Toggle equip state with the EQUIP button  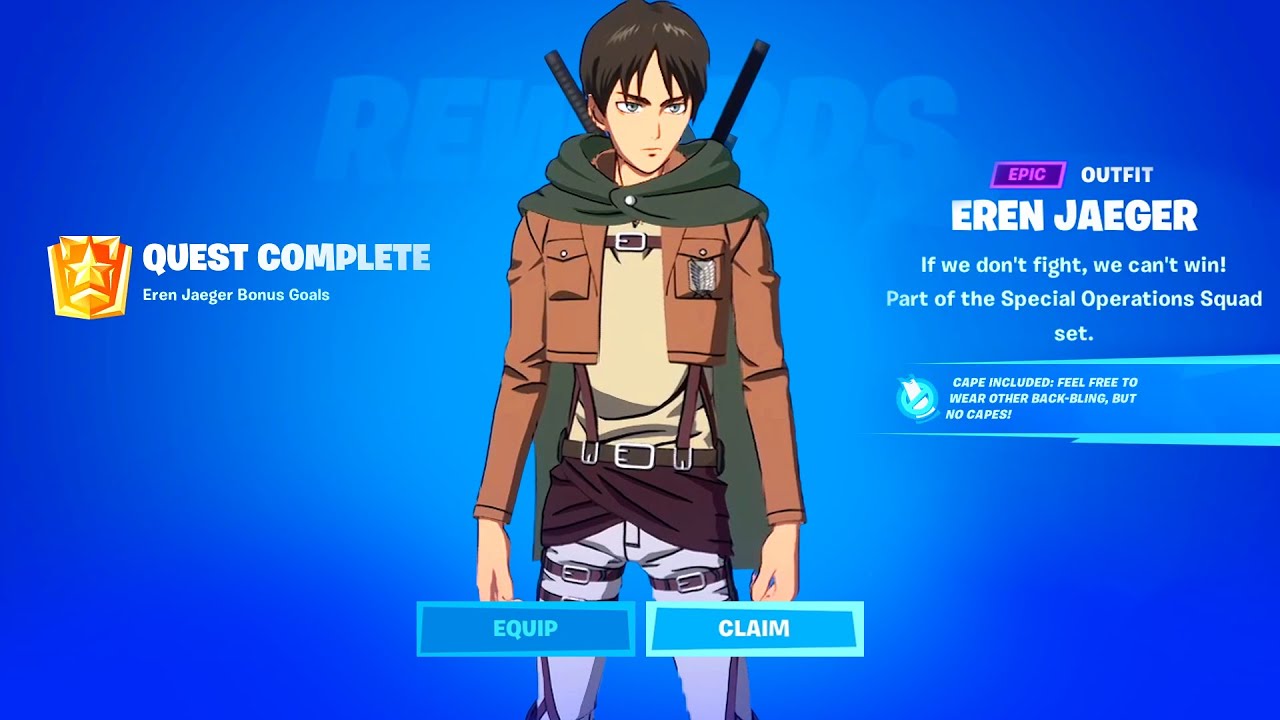(527, 629)
